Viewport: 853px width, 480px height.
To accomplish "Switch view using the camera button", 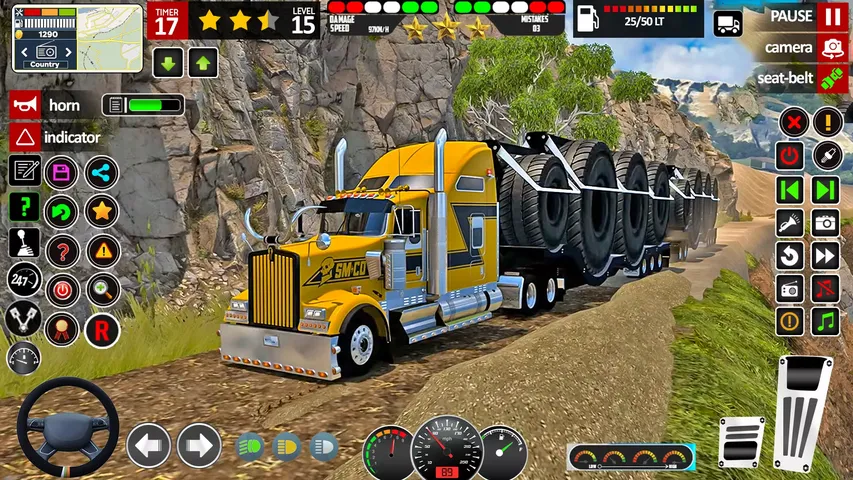I will pos(831,48).
